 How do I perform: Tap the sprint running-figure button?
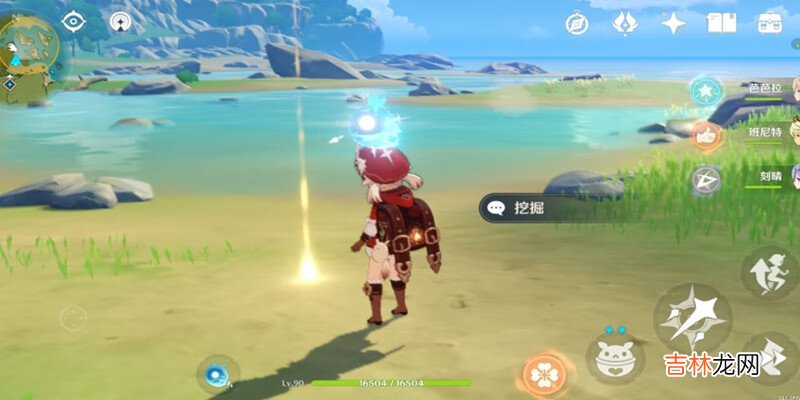point(770,272)
